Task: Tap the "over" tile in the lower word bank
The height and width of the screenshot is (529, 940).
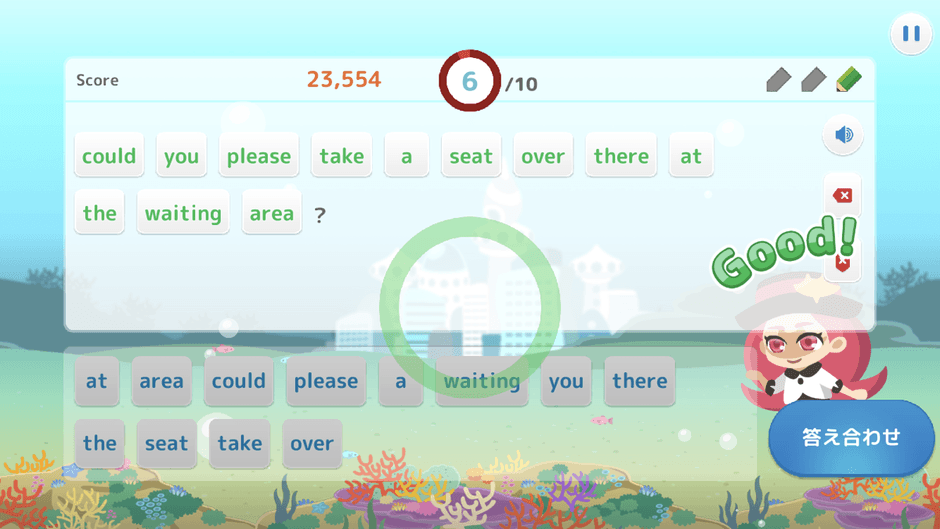Action: 312,443
